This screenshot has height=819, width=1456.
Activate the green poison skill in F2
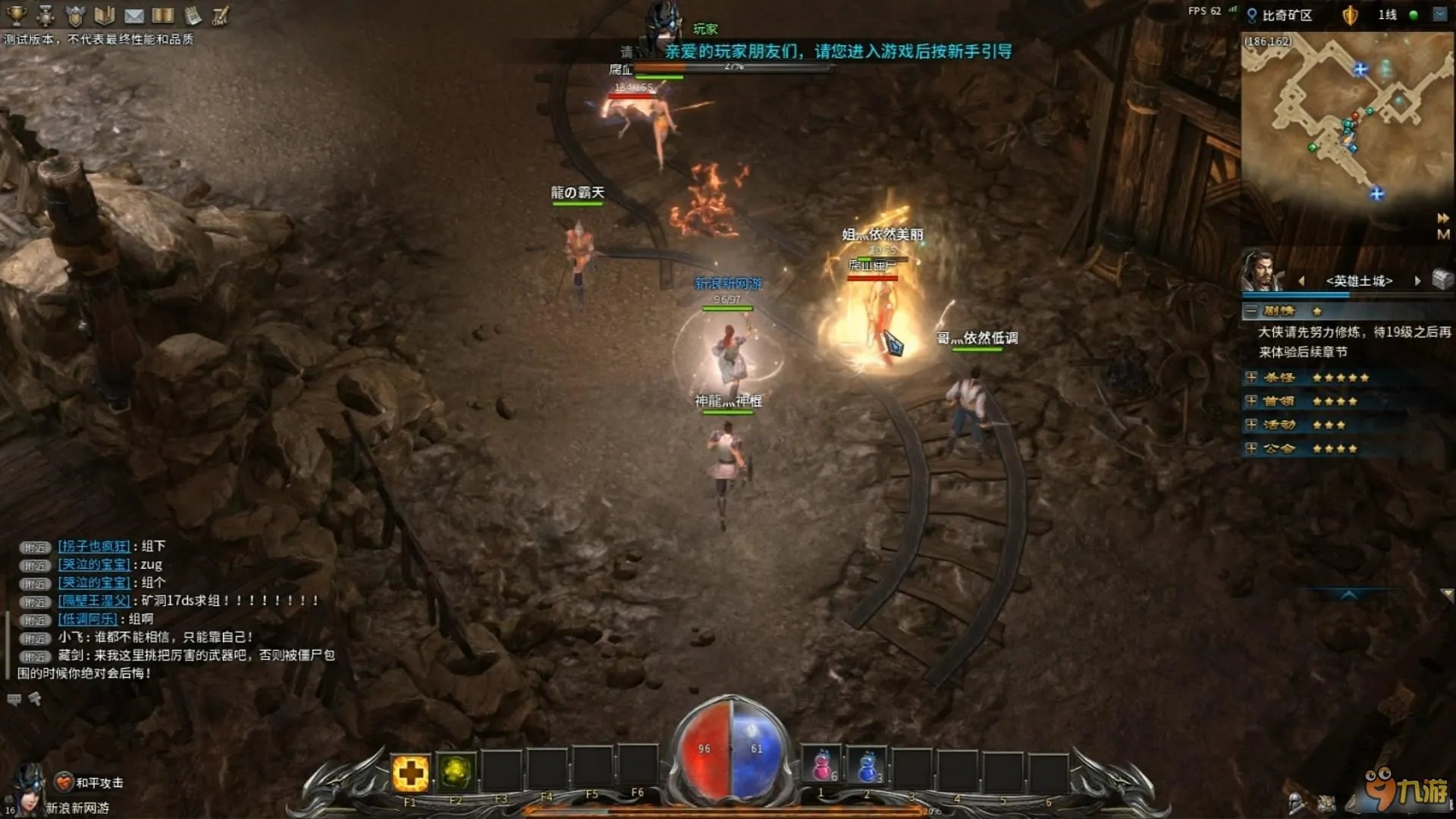(456, 773)
